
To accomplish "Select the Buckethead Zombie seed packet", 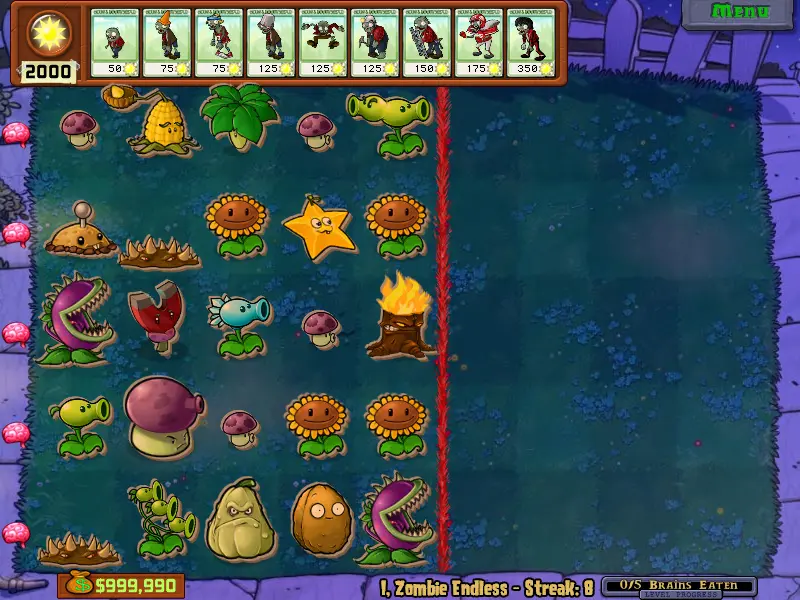I will click(x=270, y=42).
